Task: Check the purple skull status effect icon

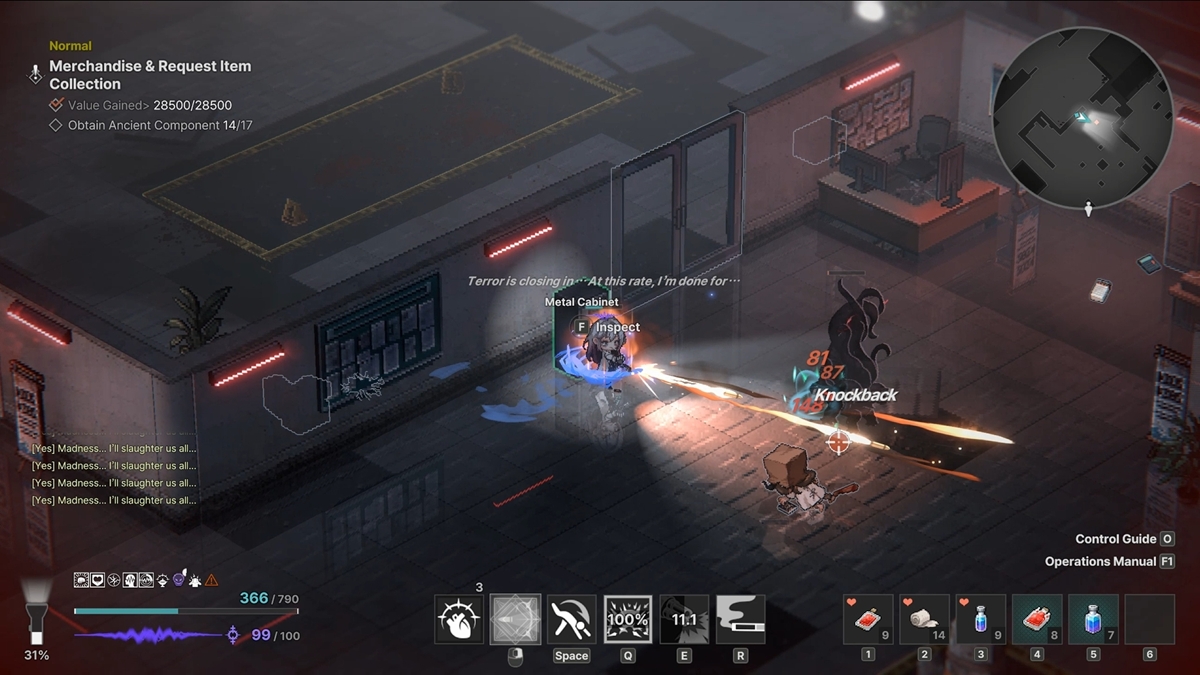Action: coord(179,580)
